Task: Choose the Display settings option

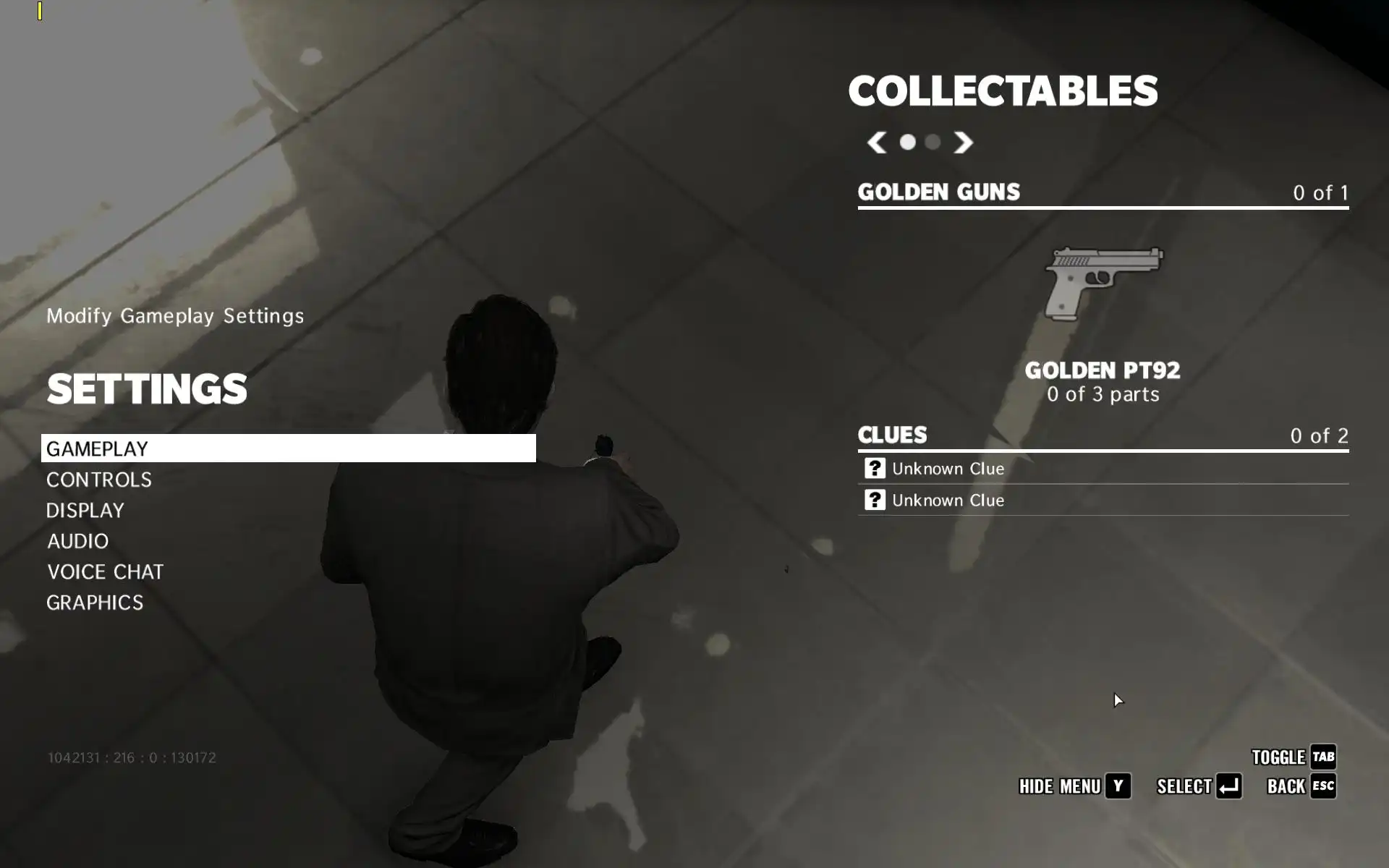Action: coord(85,511)
